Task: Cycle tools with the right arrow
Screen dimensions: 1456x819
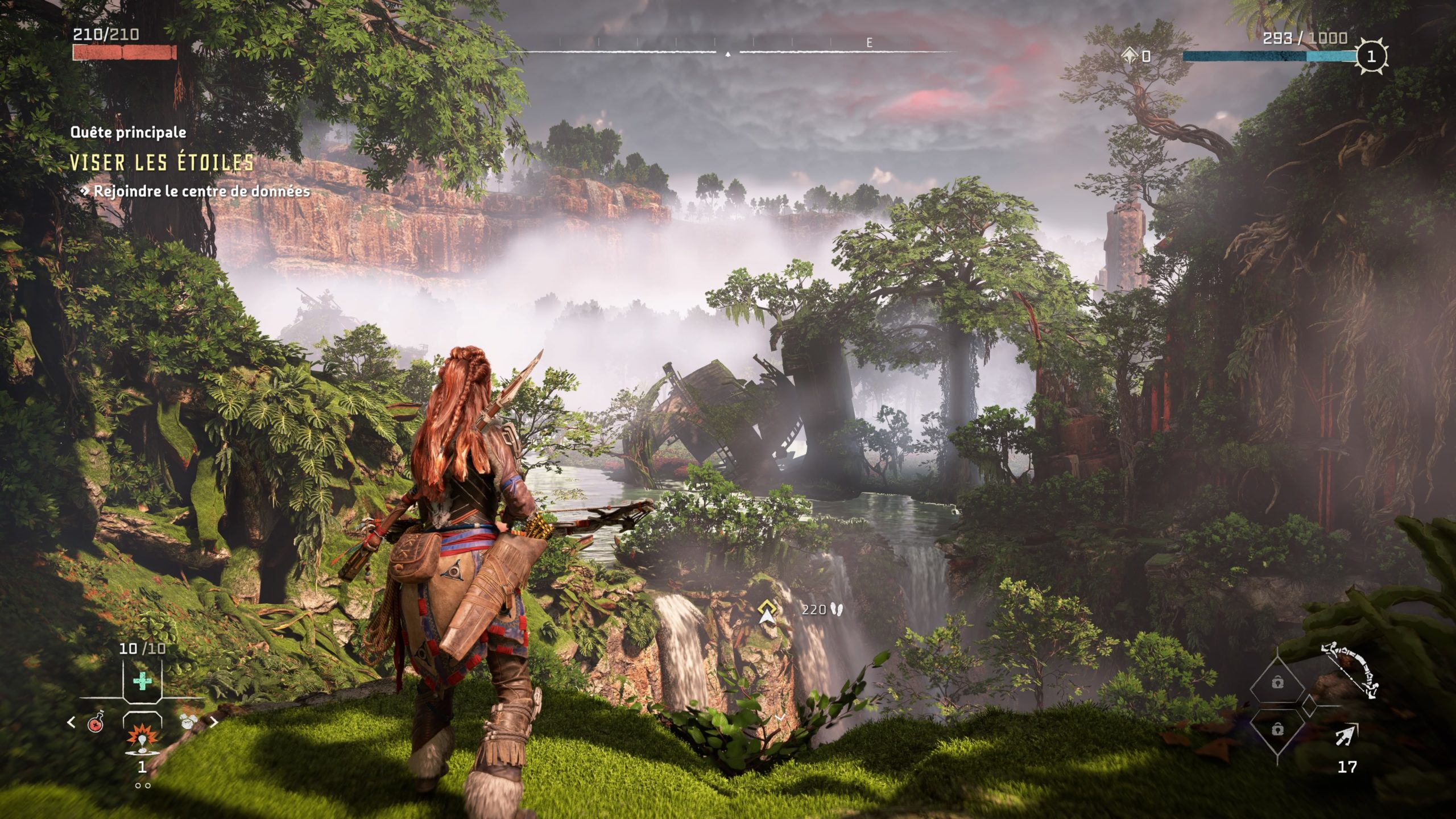Action: pyautogui.click(x=214, y=722)
